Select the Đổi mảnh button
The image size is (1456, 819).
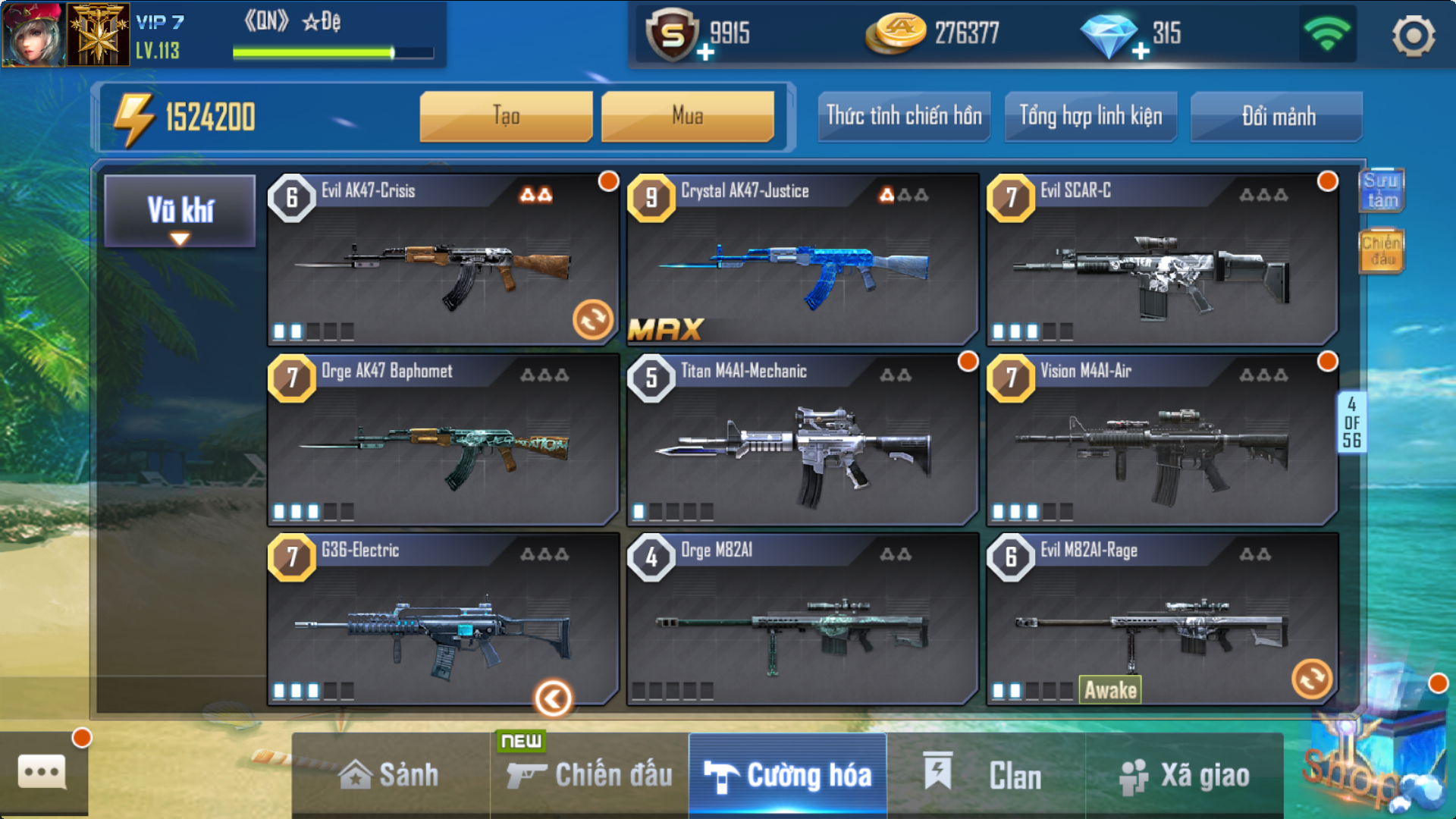tap(1277, 116)
